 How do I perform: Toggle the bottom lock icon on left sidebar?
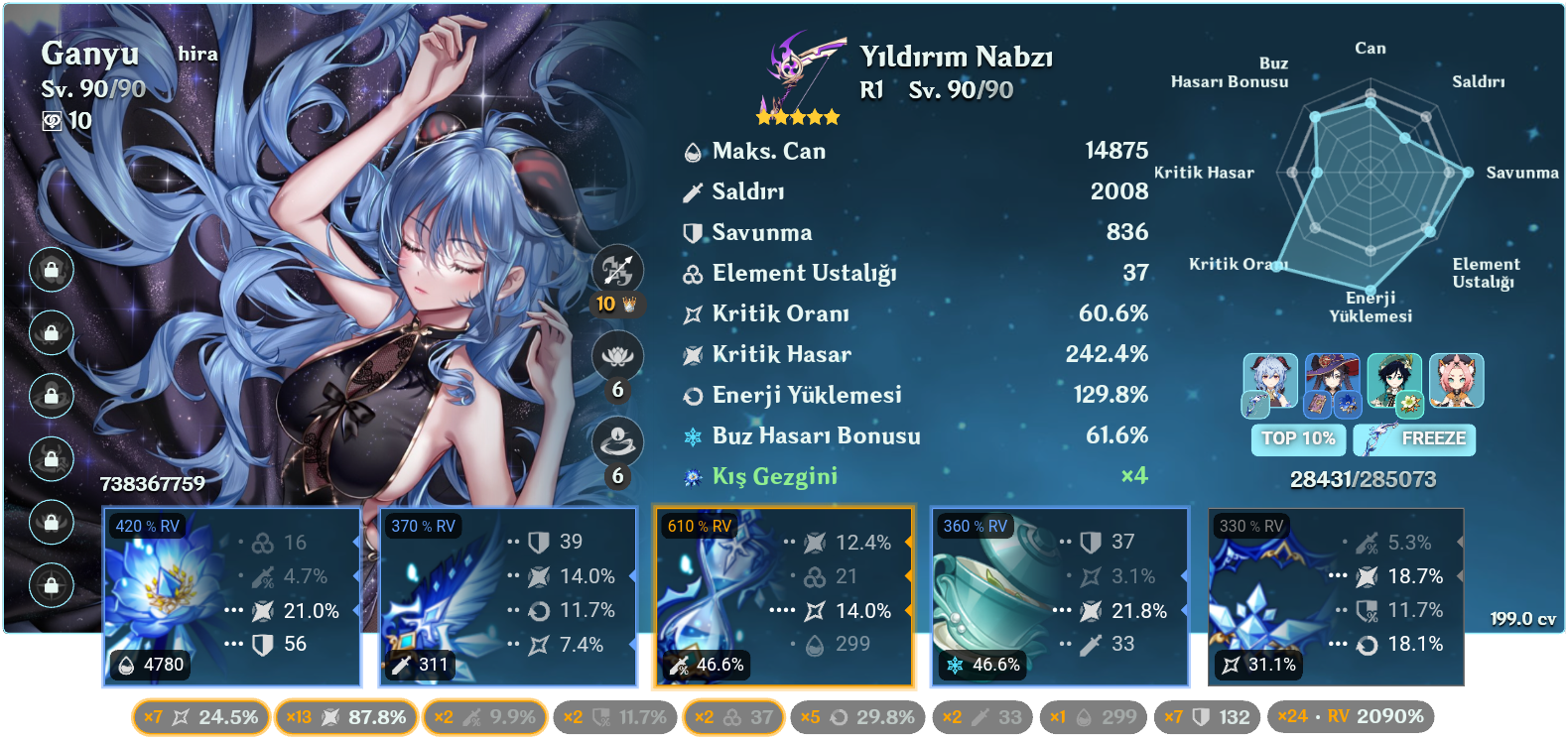coord(51,585)
